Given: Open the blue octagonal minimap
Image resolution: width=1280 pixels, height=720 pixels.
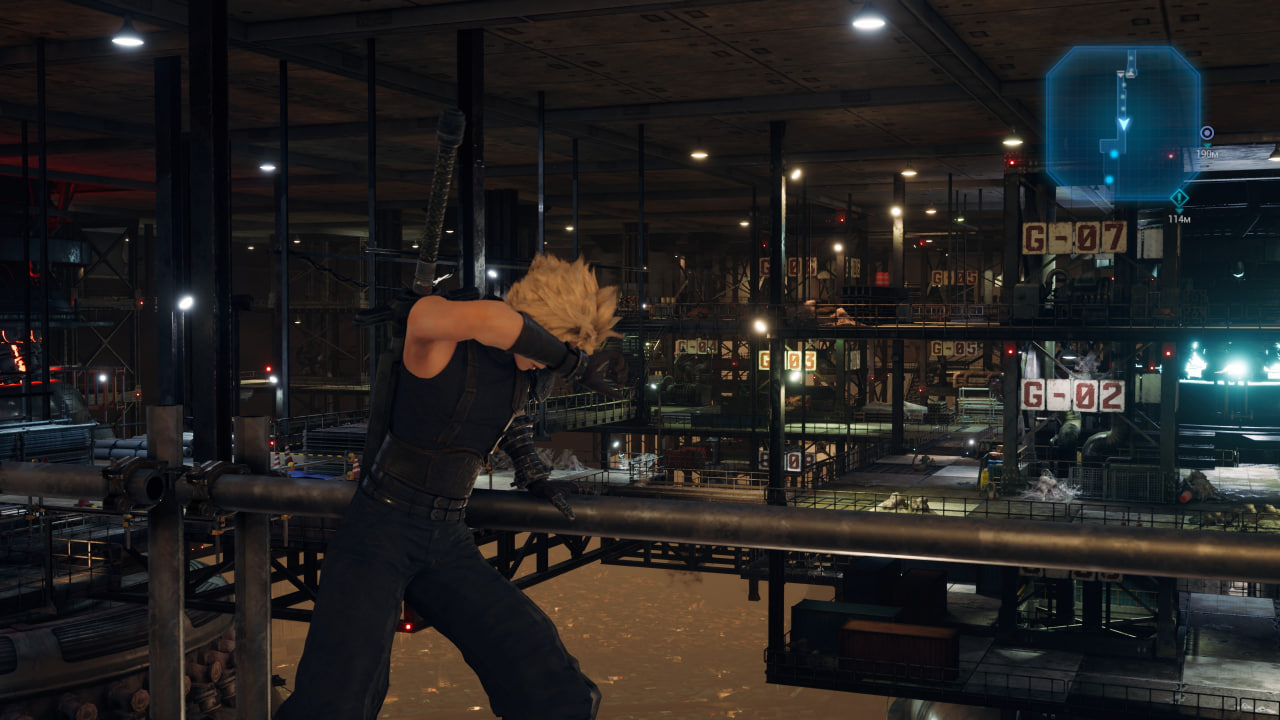Looking at the screenshot, I should 1122,122.
